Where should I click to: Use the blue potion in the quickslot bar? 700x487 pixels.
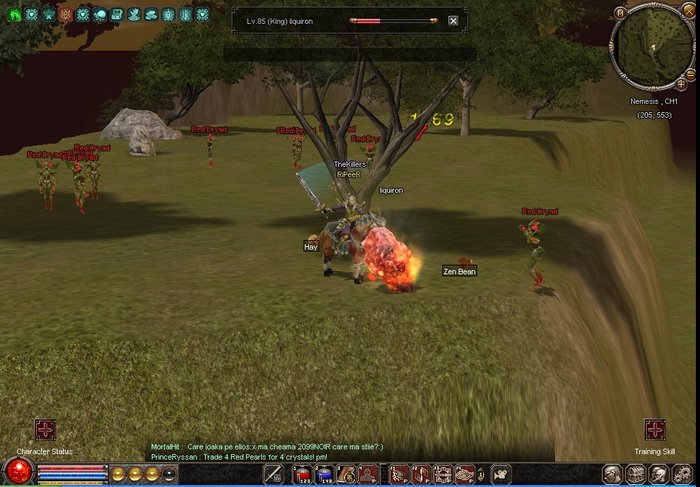pos(324,475)
